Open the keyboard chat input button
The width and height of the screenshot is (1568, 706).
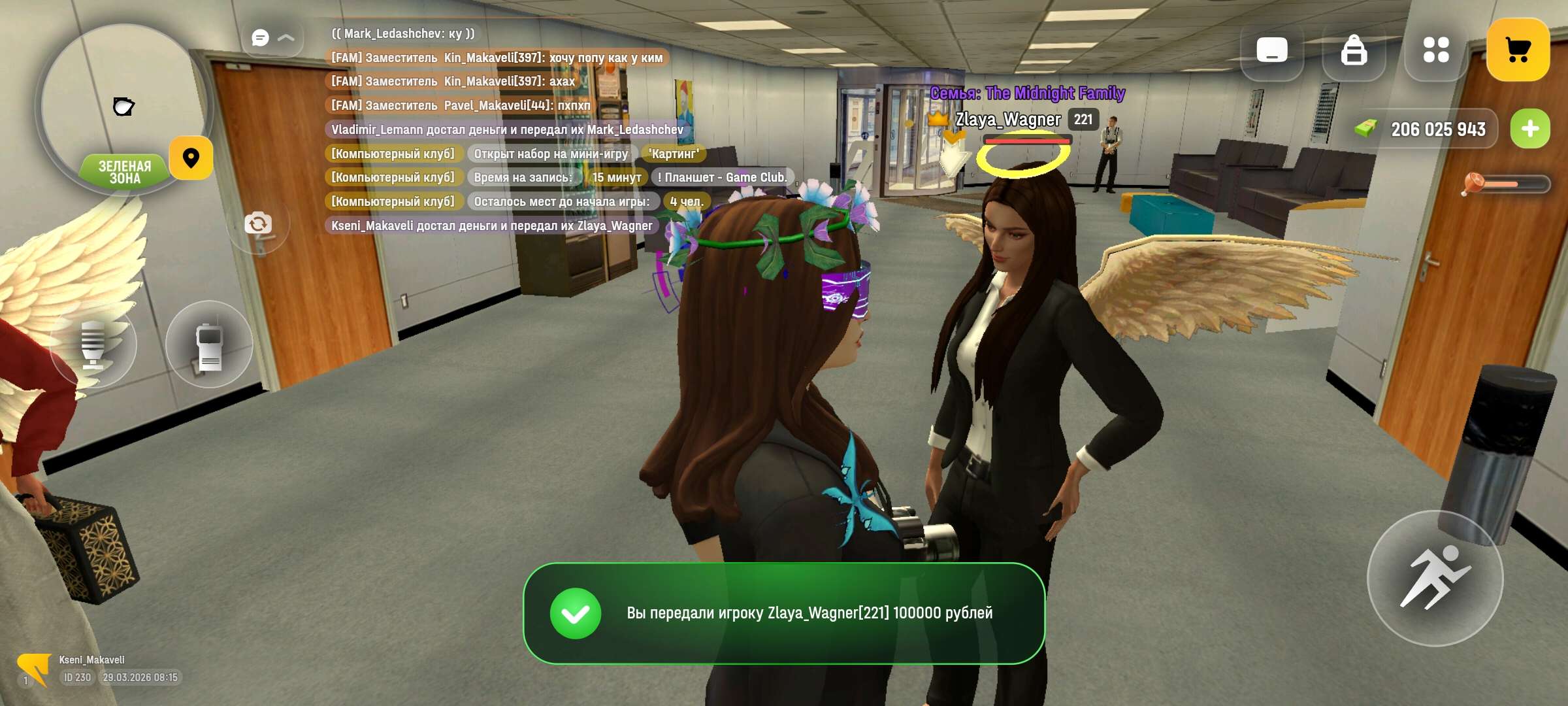click(x=1271, y=50)
